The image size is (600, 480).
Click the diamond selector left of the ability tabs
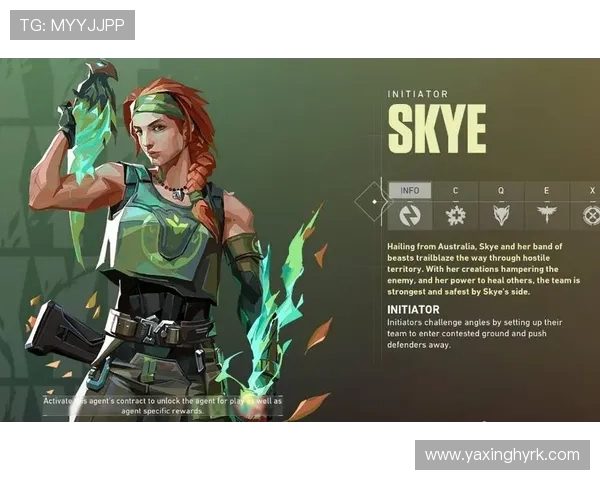(373, 201)
